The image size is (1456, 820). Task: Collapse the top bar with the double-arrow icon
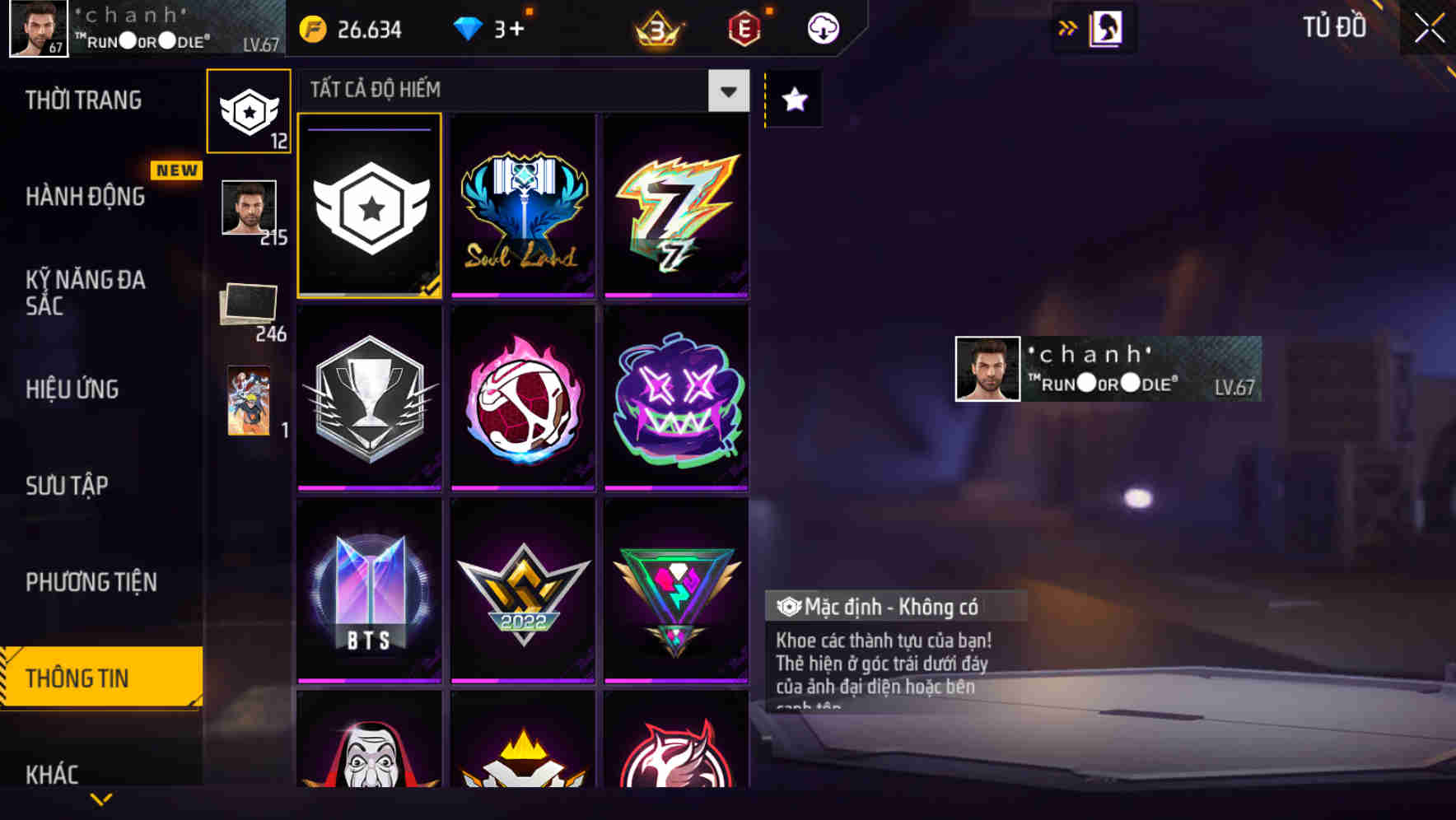point(1068,26)
